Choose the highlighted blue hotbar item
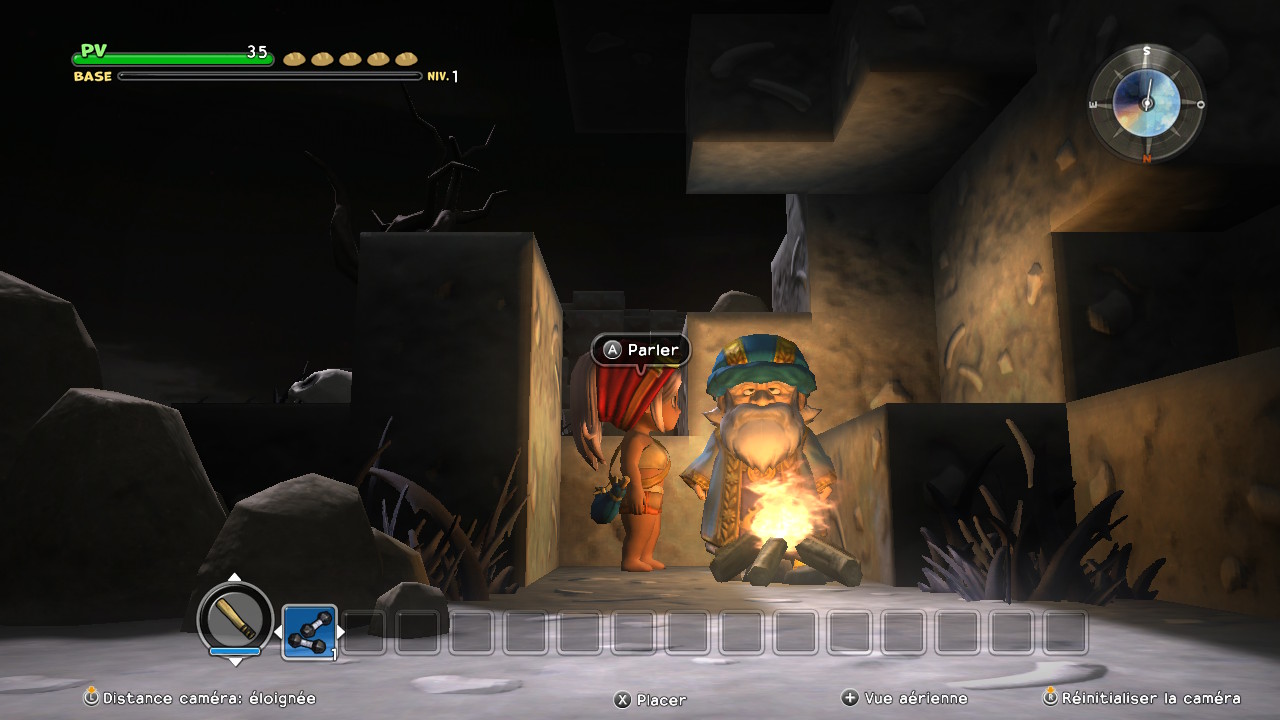 click(309, 632)
